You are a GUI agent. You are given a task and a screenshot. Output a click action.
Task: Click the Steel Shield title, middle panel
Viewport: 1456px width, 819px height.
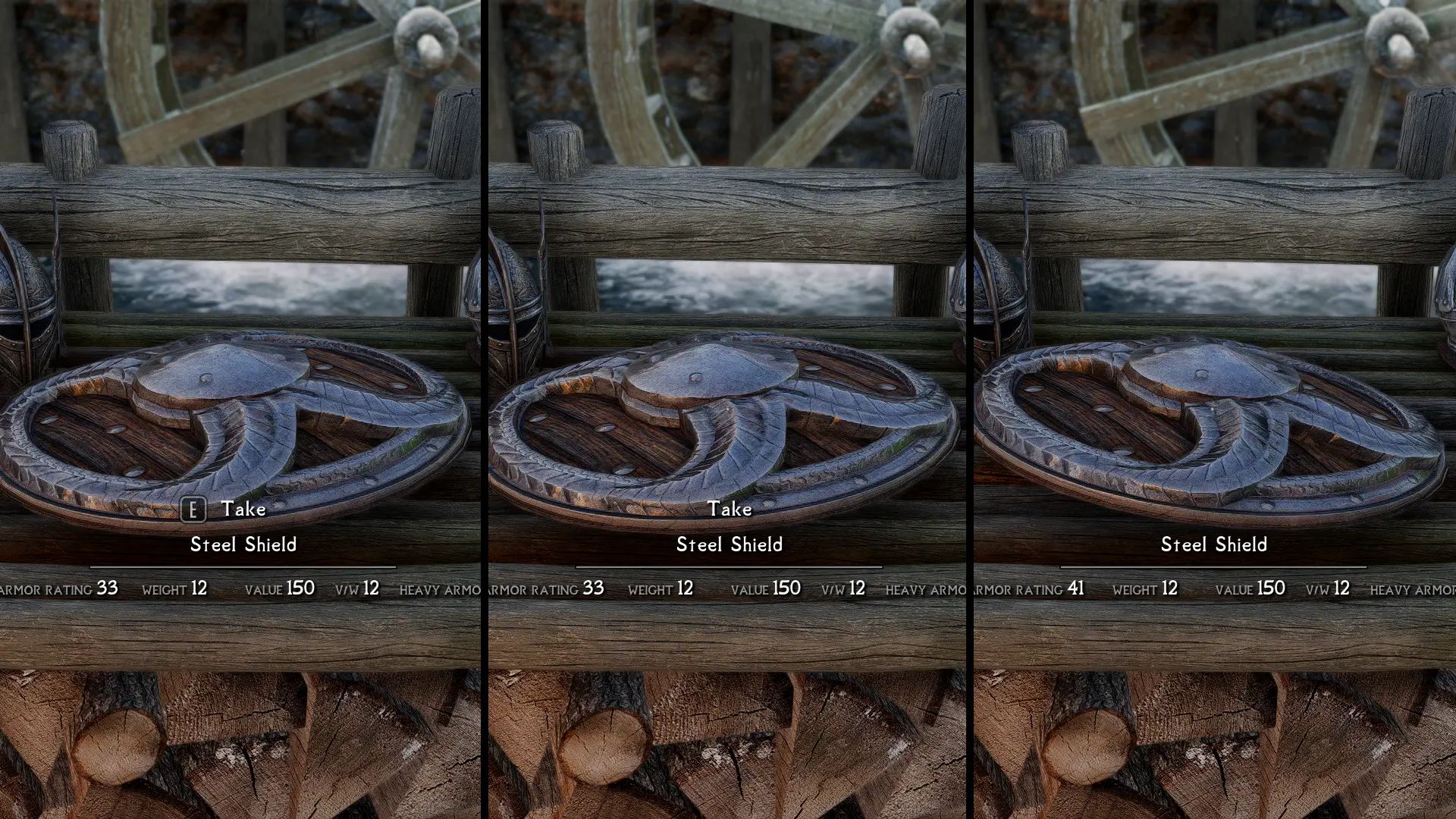[x=730, y=544]
